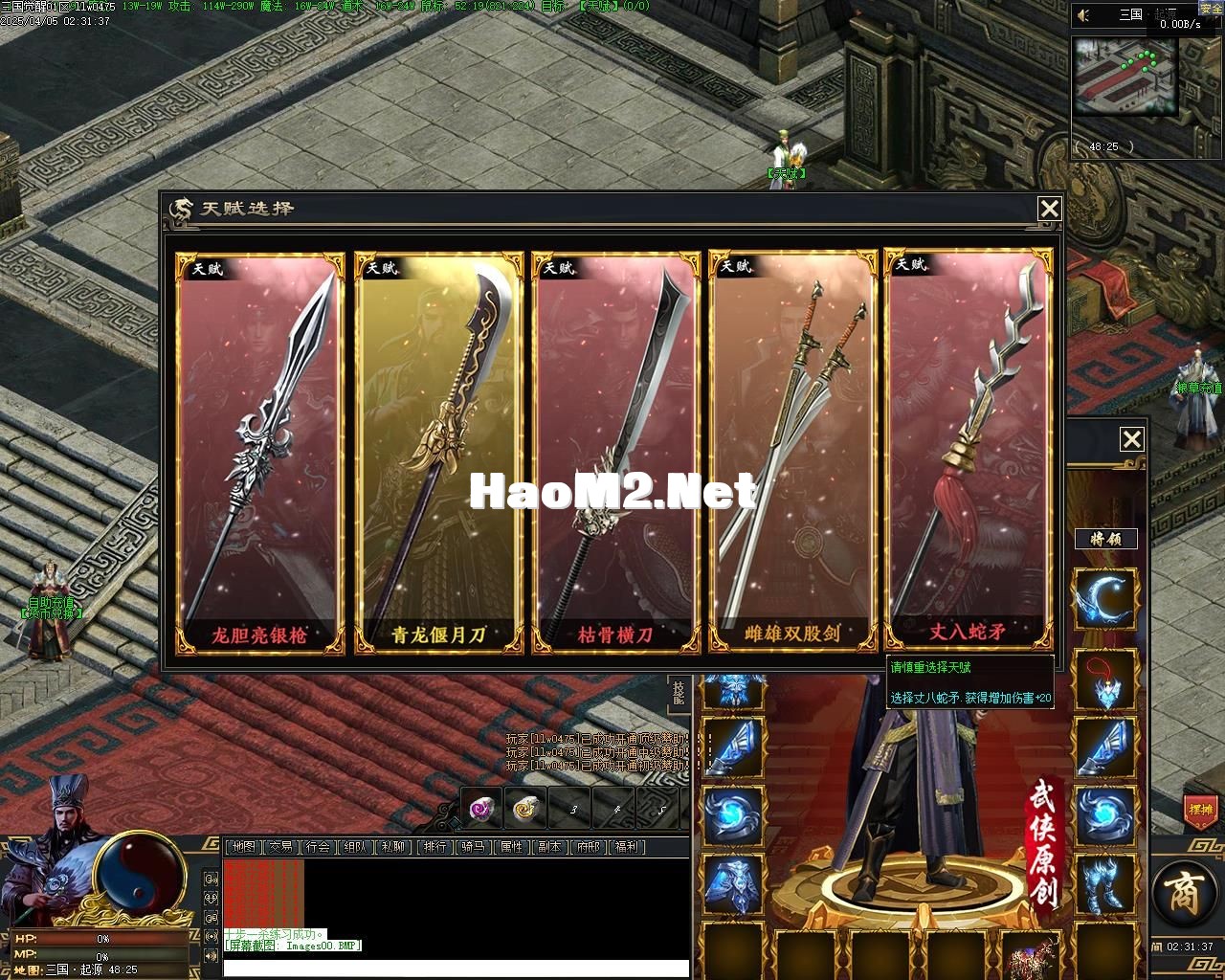Screen dimensions: 1225x980
Task: Close the character equipment panel
Action: pos(1131,439)
